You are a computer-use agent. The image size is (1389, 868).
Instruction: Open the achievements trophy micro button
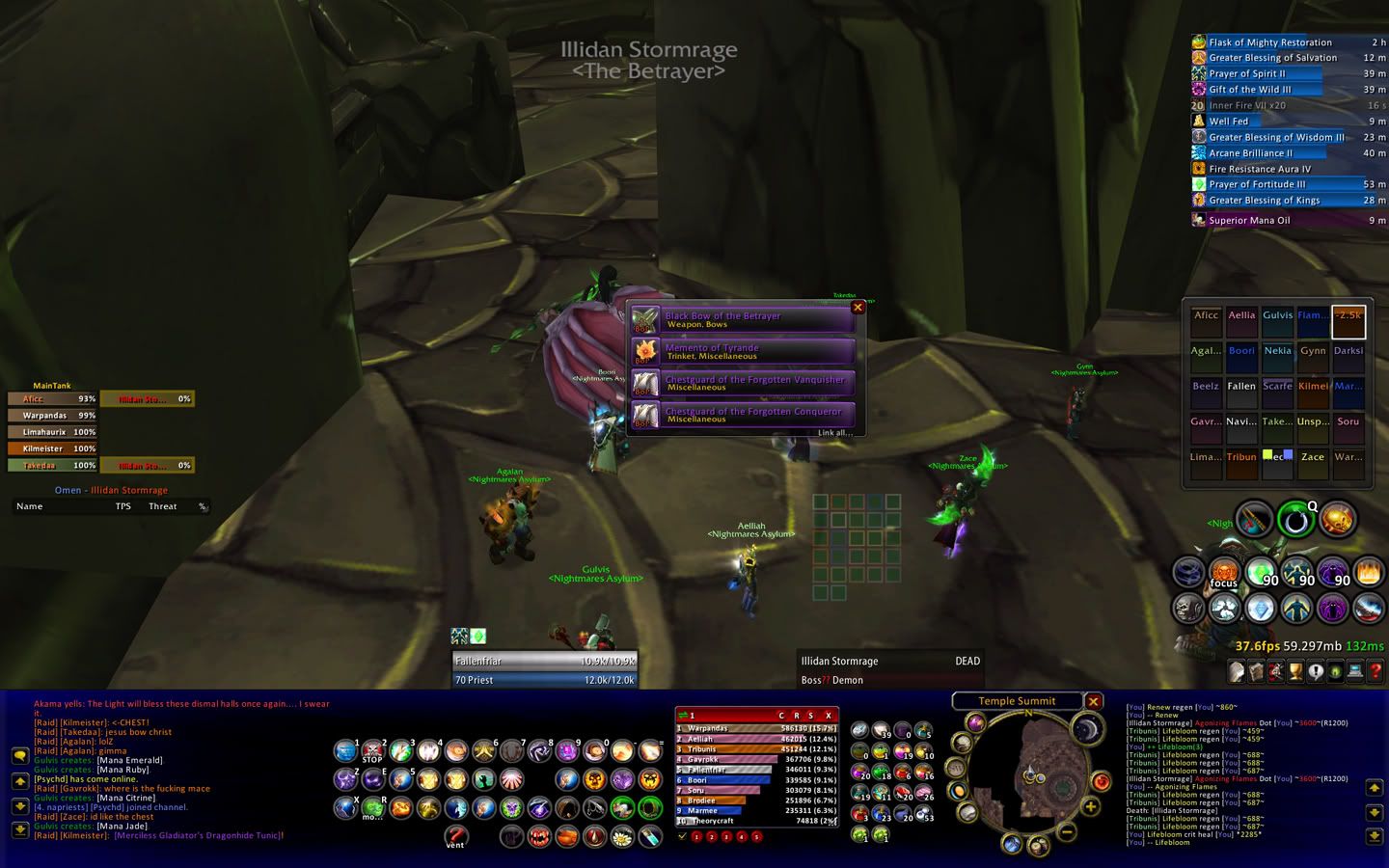1296,670
